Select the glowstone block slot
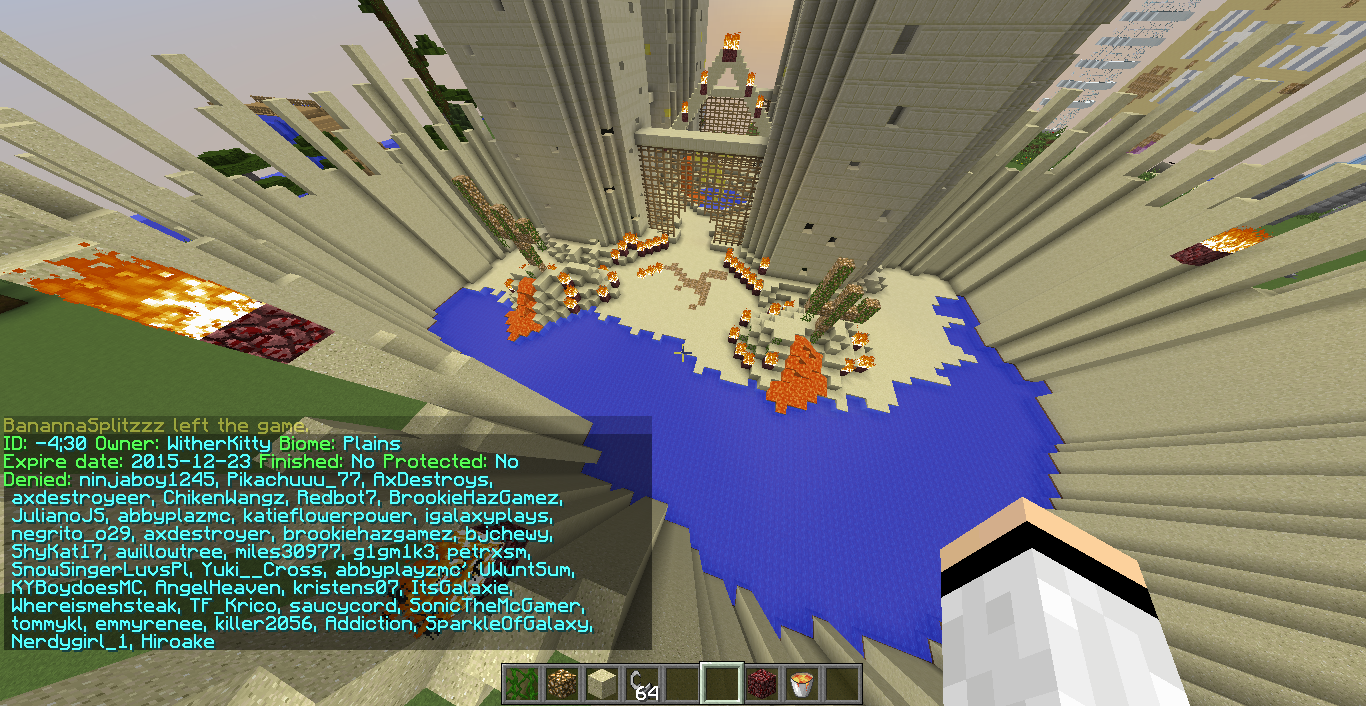1366x706 pixels. click(x=561, y=684)
